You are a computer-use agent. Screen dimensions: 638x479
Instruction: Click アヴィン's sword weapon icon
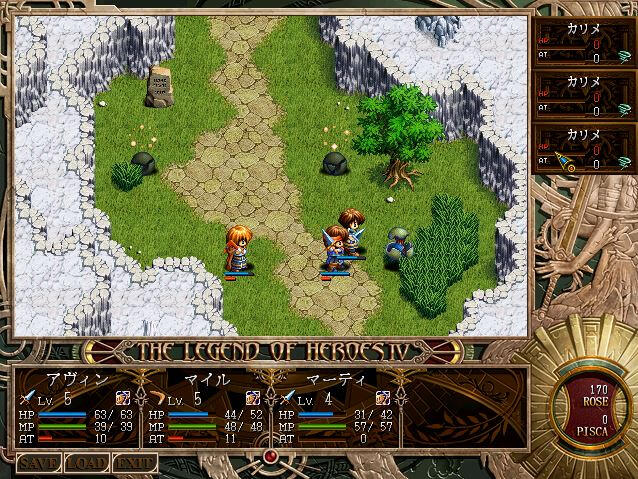coord(24,399)
